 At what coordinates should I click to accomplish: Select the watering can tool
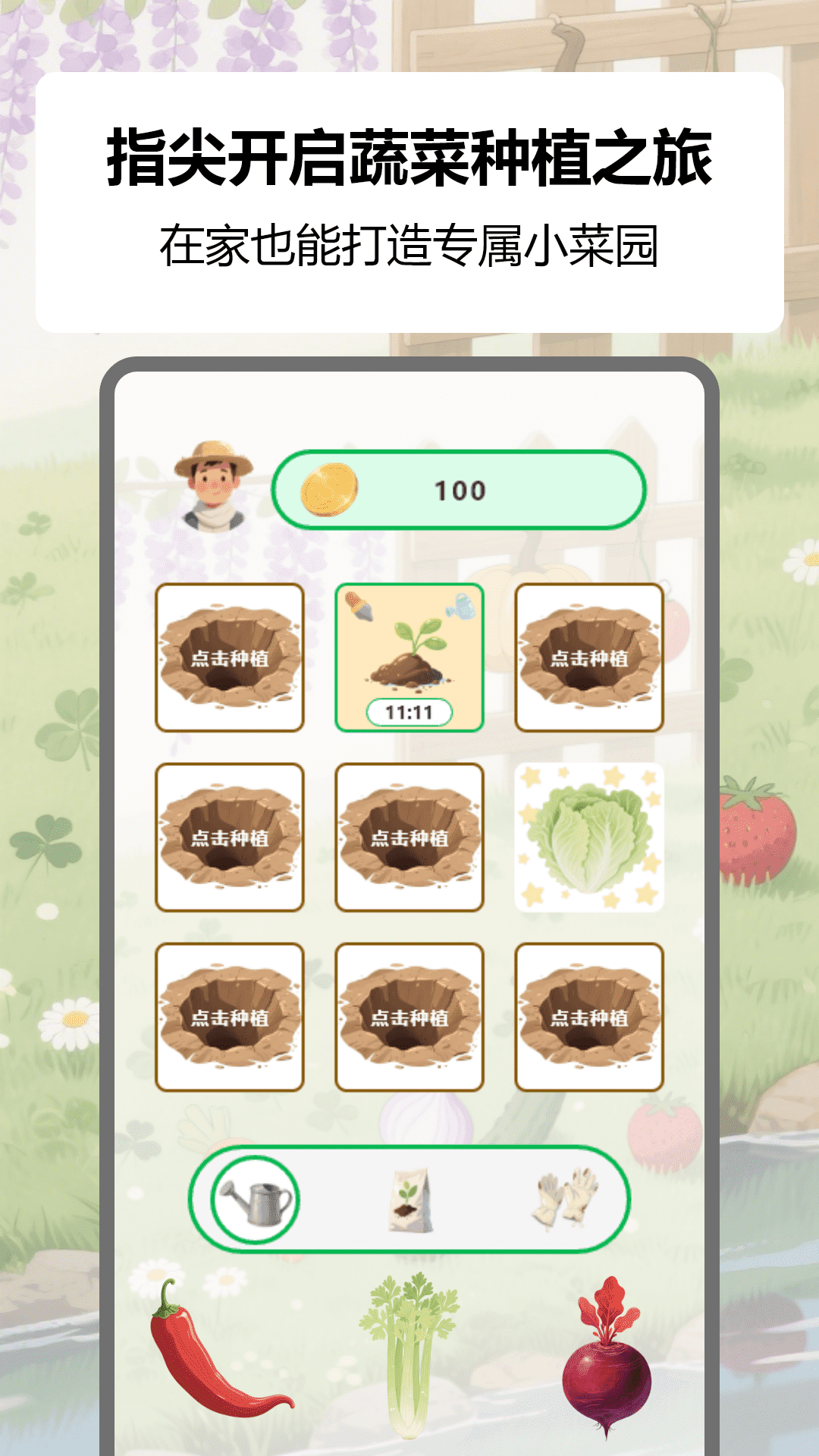pyautogui.click(x=255, y=1200)
